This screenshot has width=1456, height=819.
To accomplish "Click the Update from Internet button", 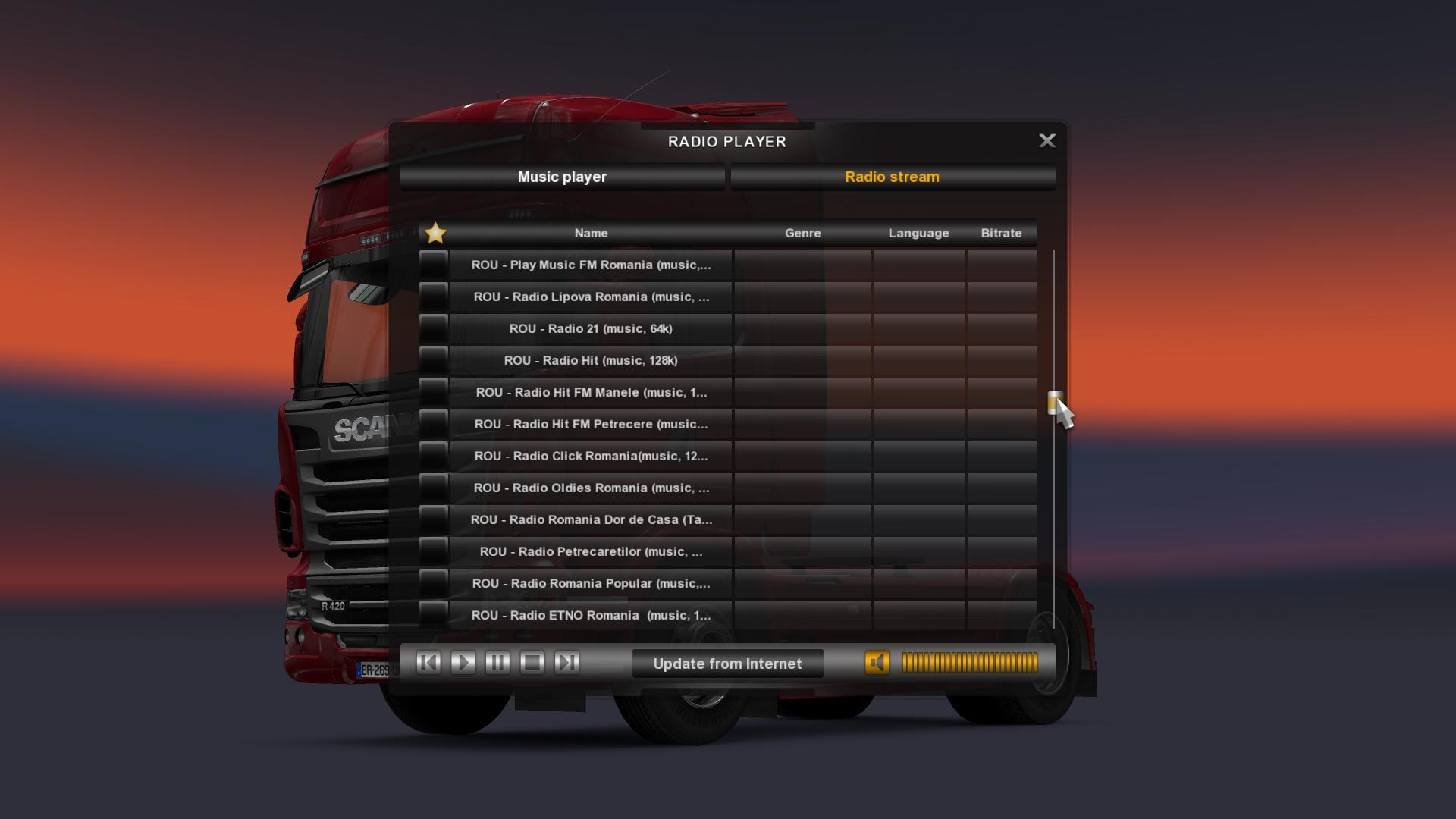I will [x=727, y=664].
